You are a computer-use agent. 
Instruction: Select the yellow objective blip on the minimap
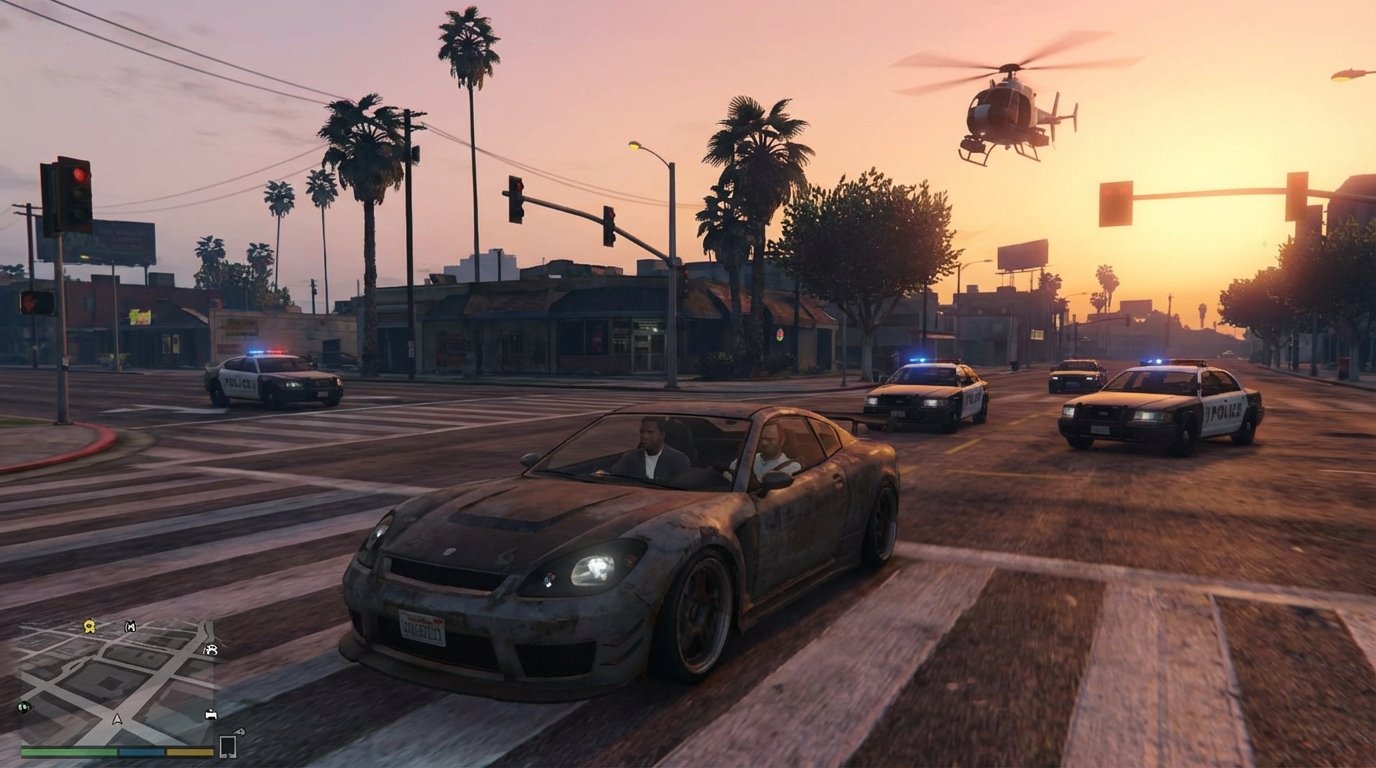89,627
